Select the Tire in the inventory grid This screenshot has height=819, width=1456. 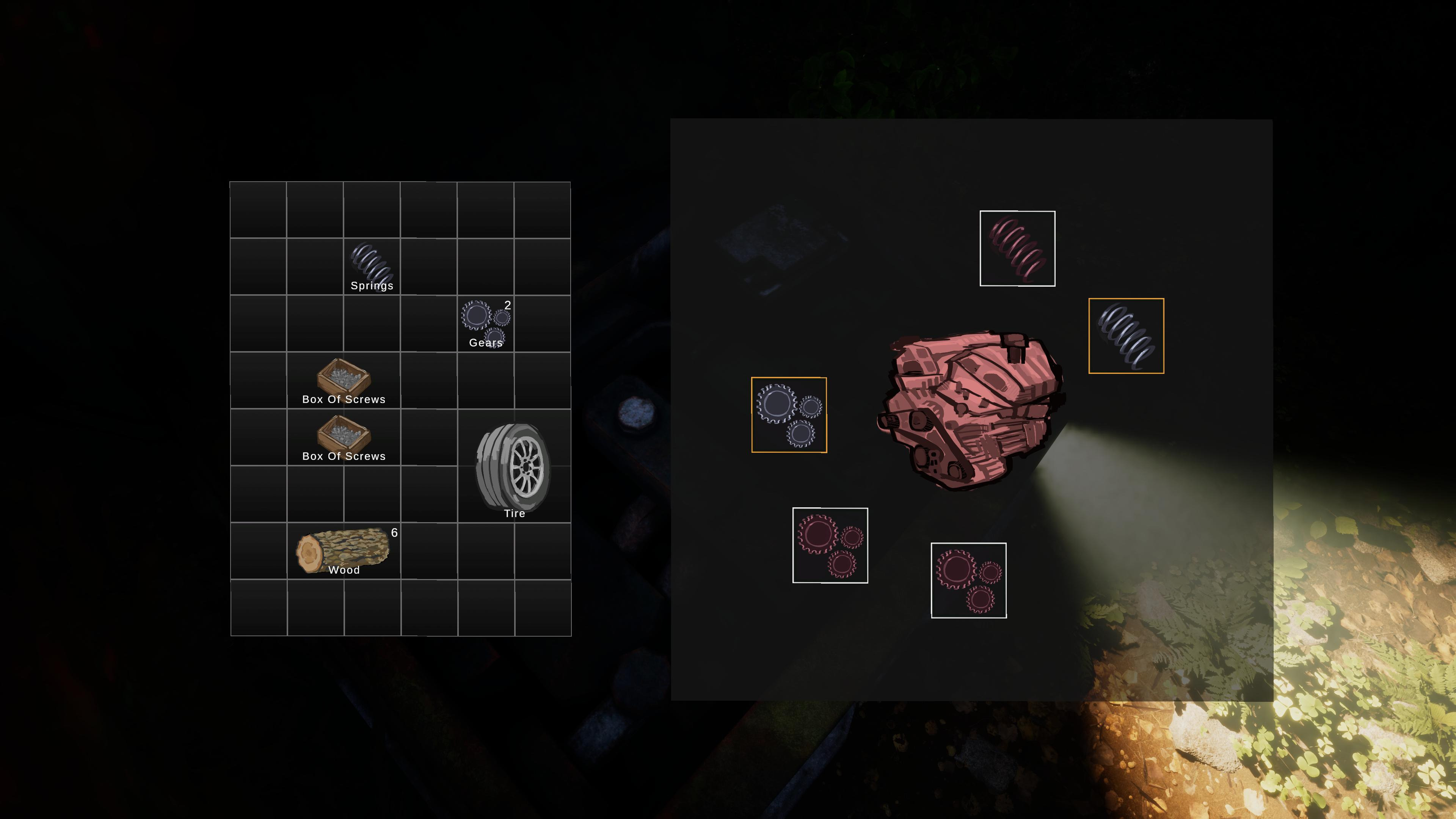click(x=514, y=465)
